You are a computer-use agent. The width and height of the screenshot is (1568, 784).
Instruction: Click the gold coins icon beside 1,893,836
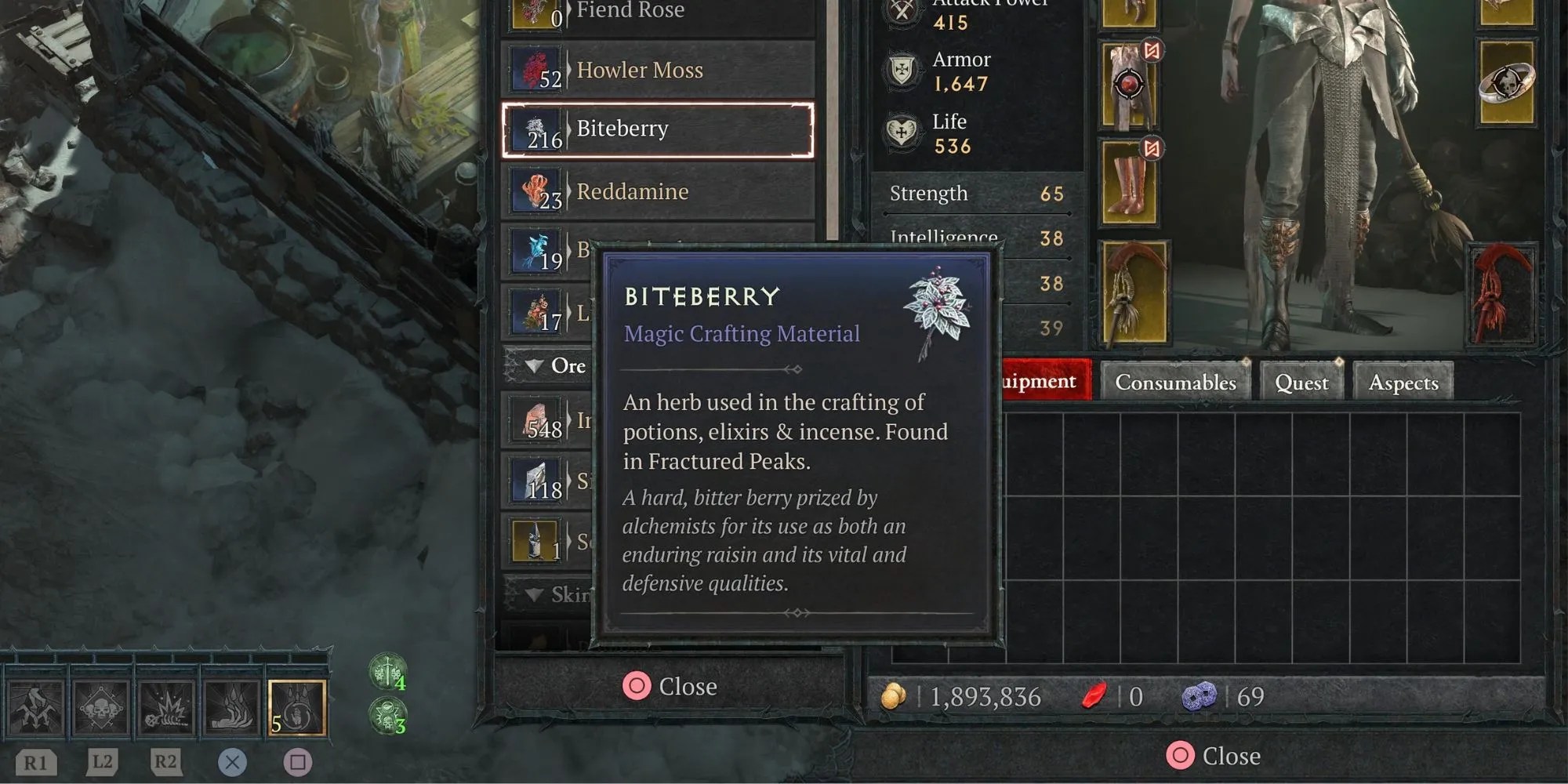(x=895, y=695)
